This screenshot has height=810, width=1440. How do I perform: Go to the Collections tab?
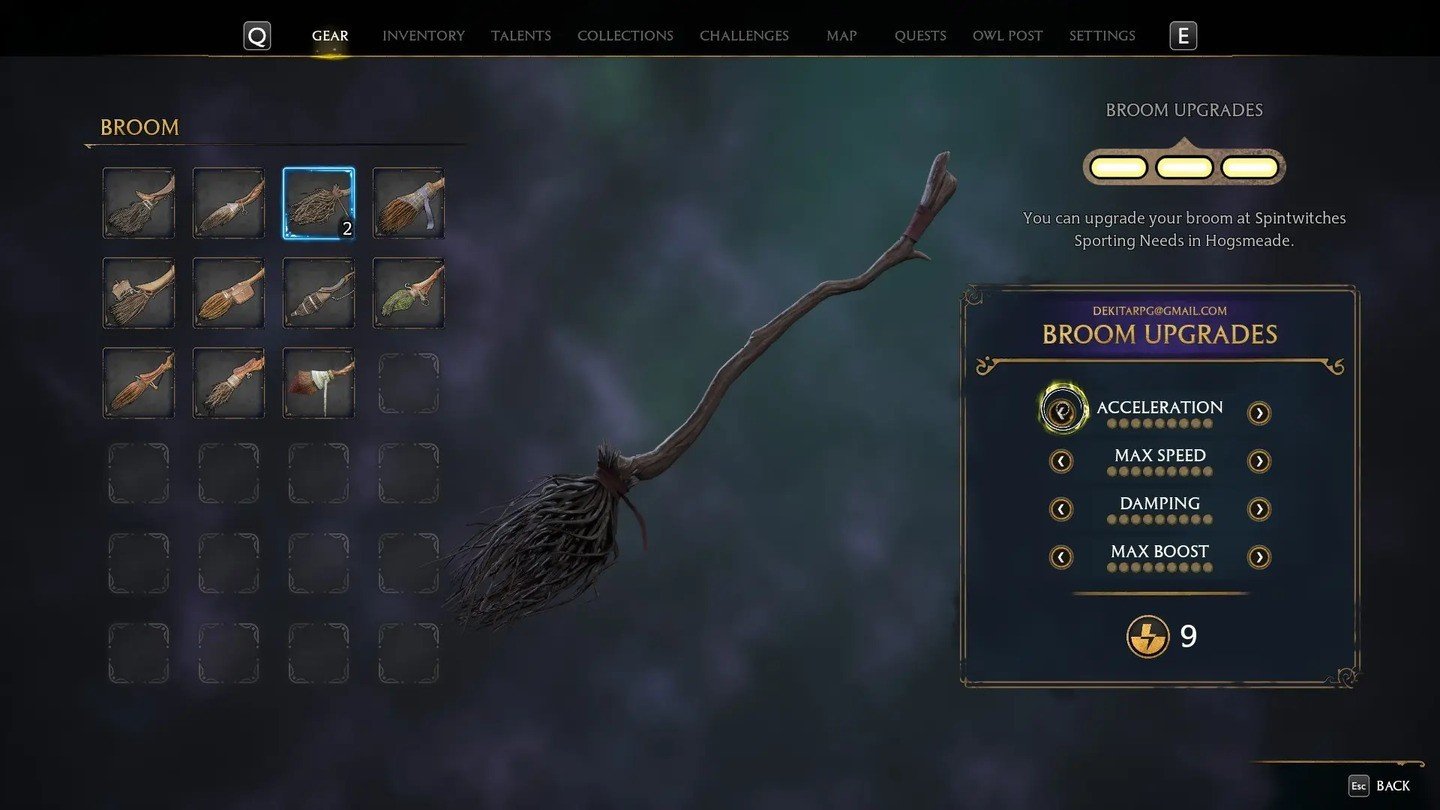tap(625, 36)
